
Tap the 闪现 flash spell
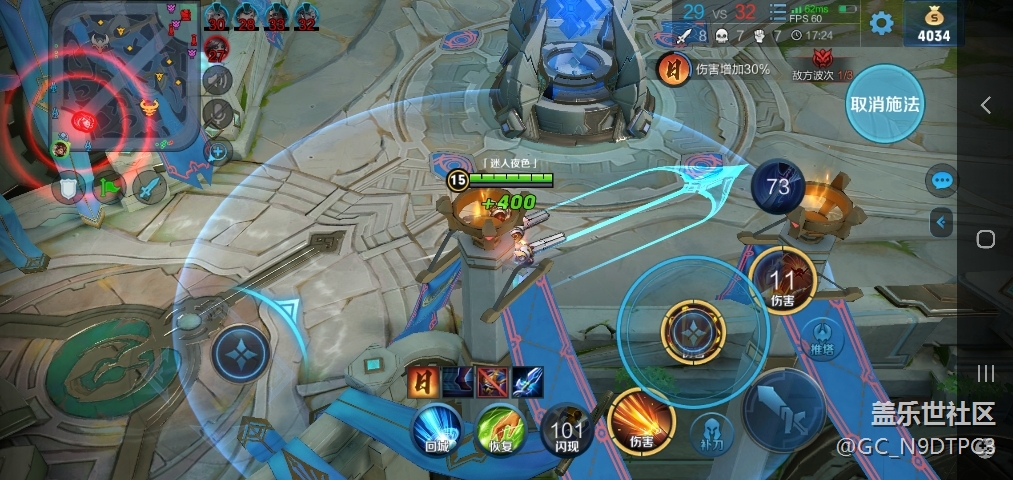pos(566,430)
